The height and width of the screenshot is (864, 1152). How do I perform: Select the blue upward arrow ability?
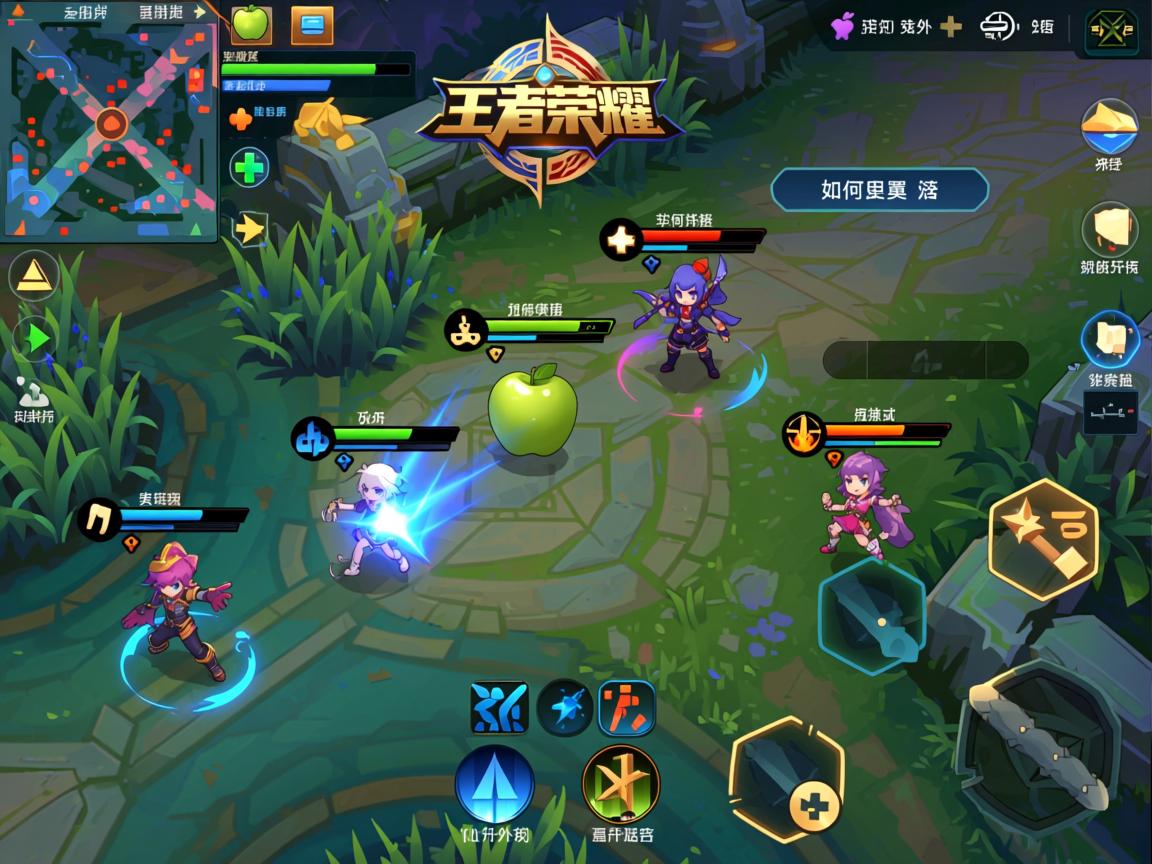pyautogui.click(x=495, y=784)
